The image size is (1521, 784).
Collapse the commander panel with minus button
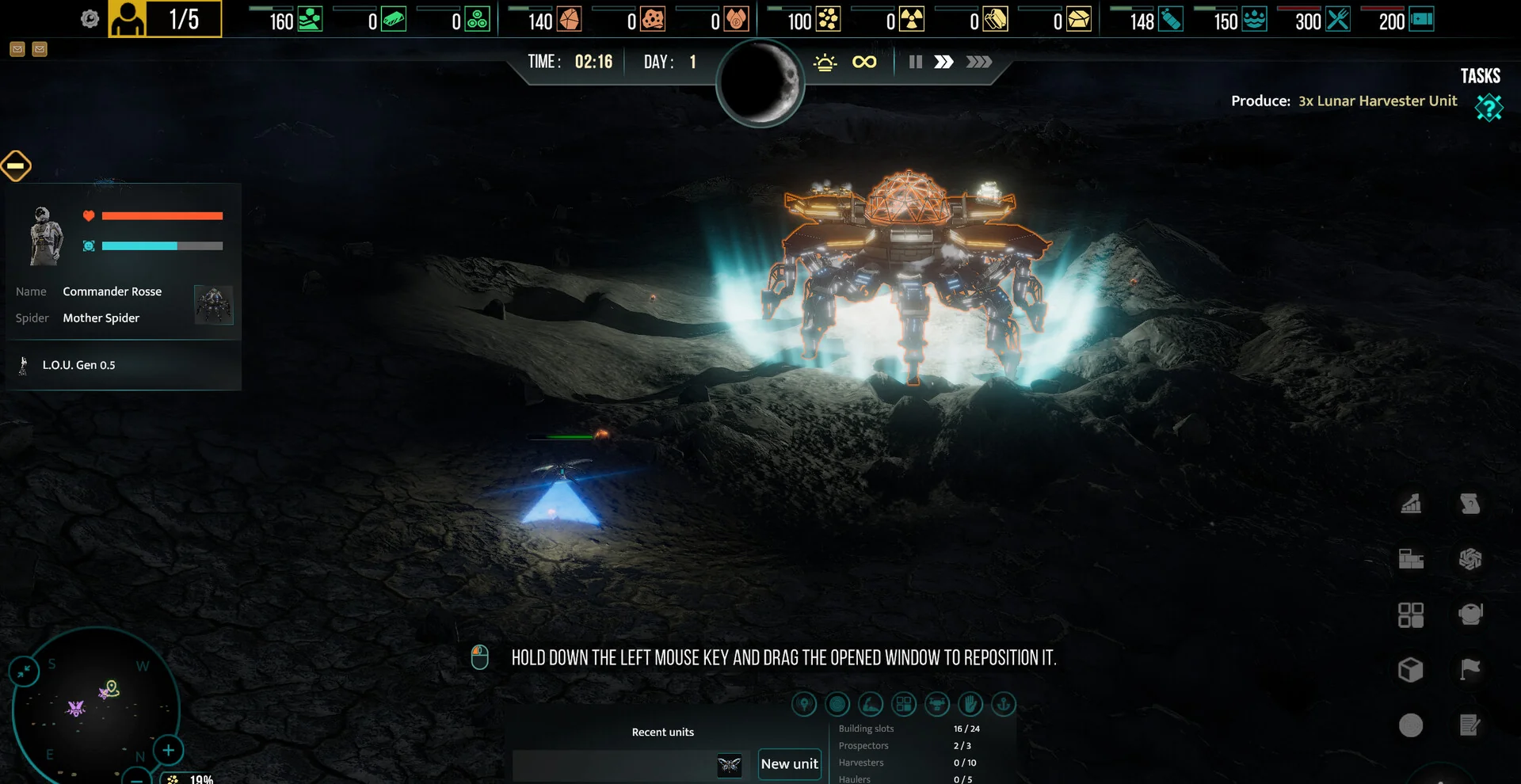point(16,166)
